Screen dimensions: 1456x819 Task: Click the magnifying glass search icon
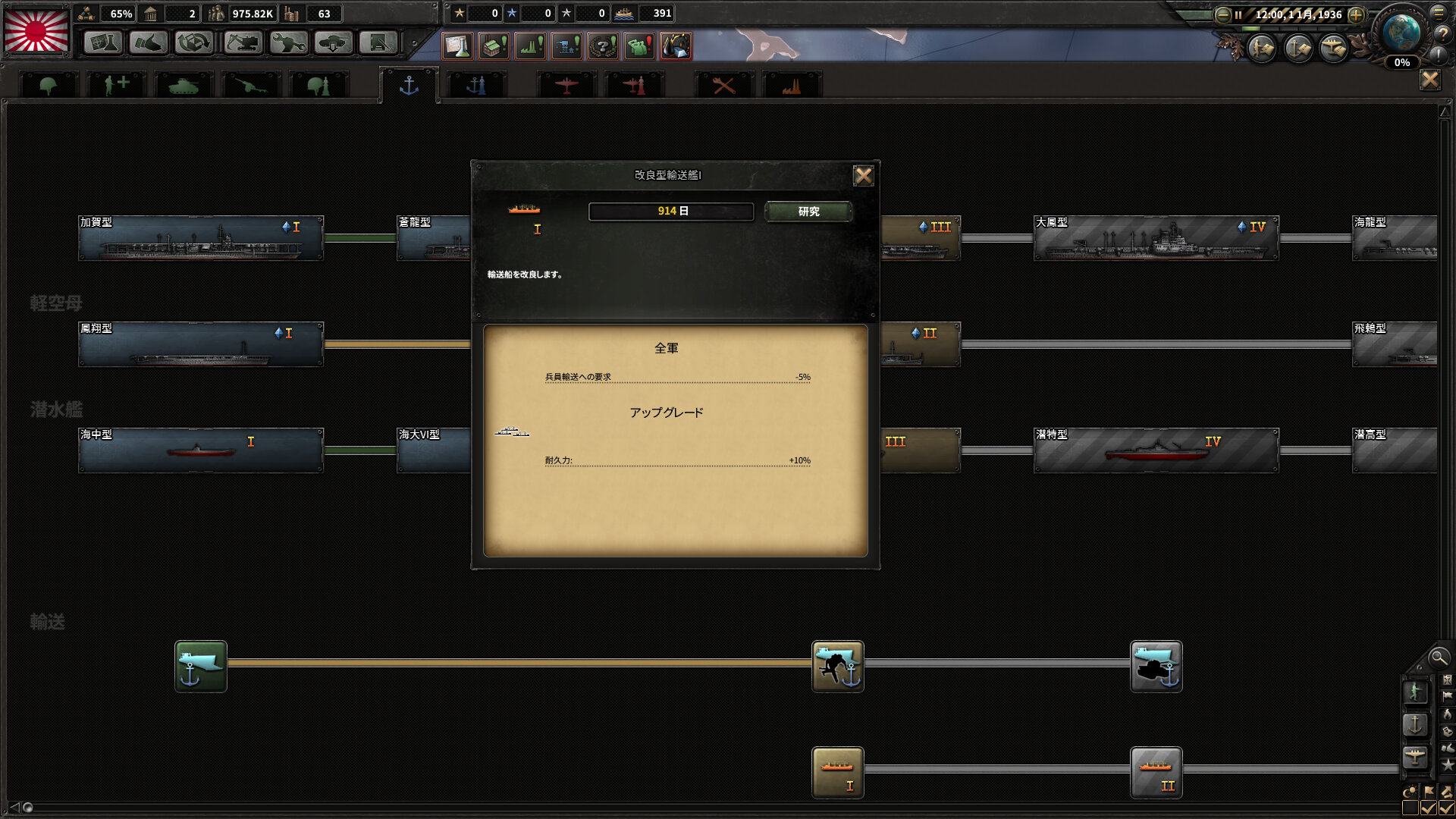[x=1438, y=657]
